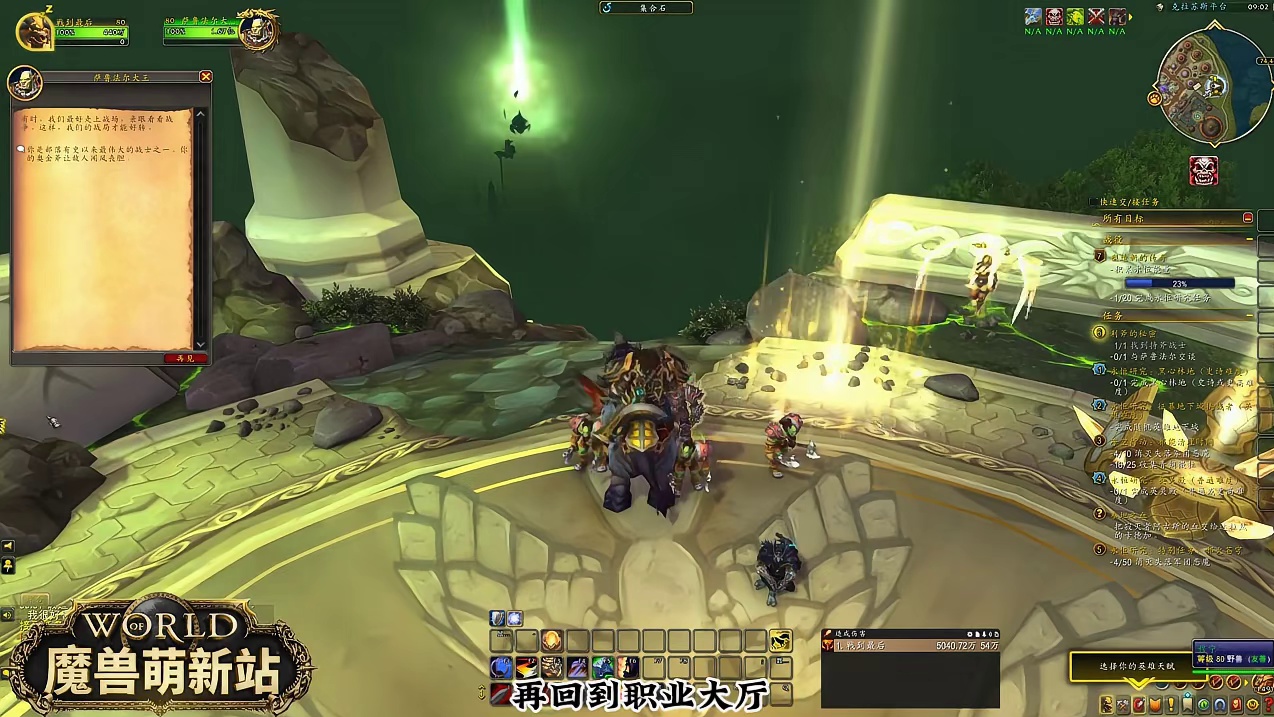Open the talents micro menu button
1274x717 pixels.
1138,705
